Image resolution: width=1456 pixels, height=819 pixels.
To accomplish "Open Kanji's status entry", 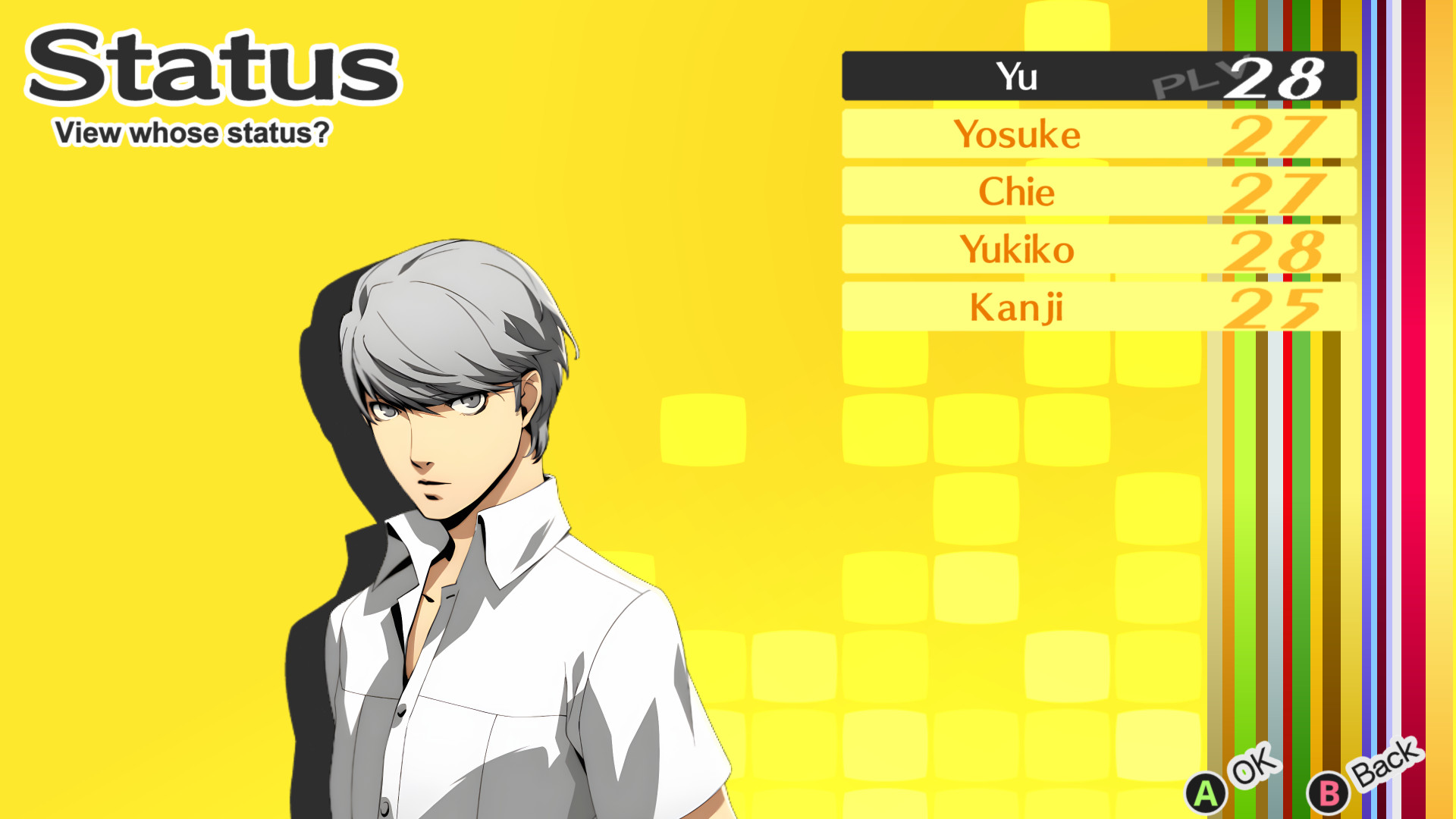I will (x=1016, y=306).
